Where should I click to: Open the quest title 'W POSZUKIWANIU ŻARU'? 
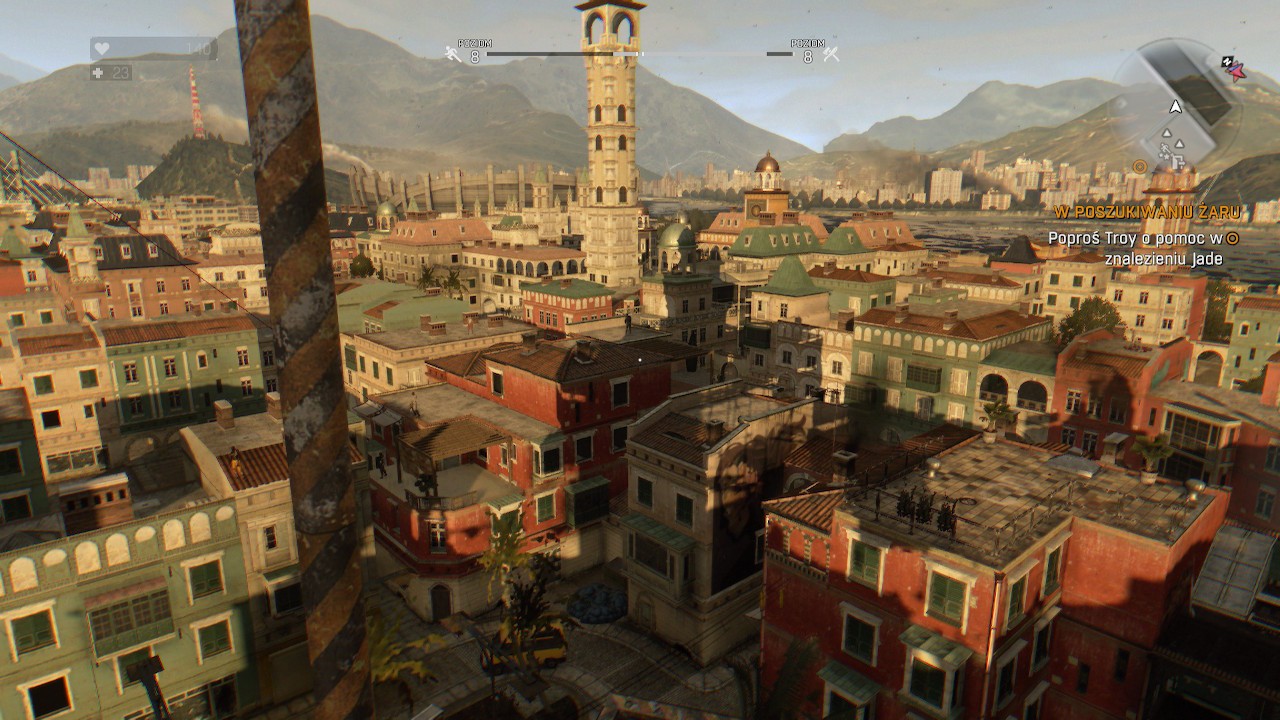pyautogui.click(x=1146, y=211)
